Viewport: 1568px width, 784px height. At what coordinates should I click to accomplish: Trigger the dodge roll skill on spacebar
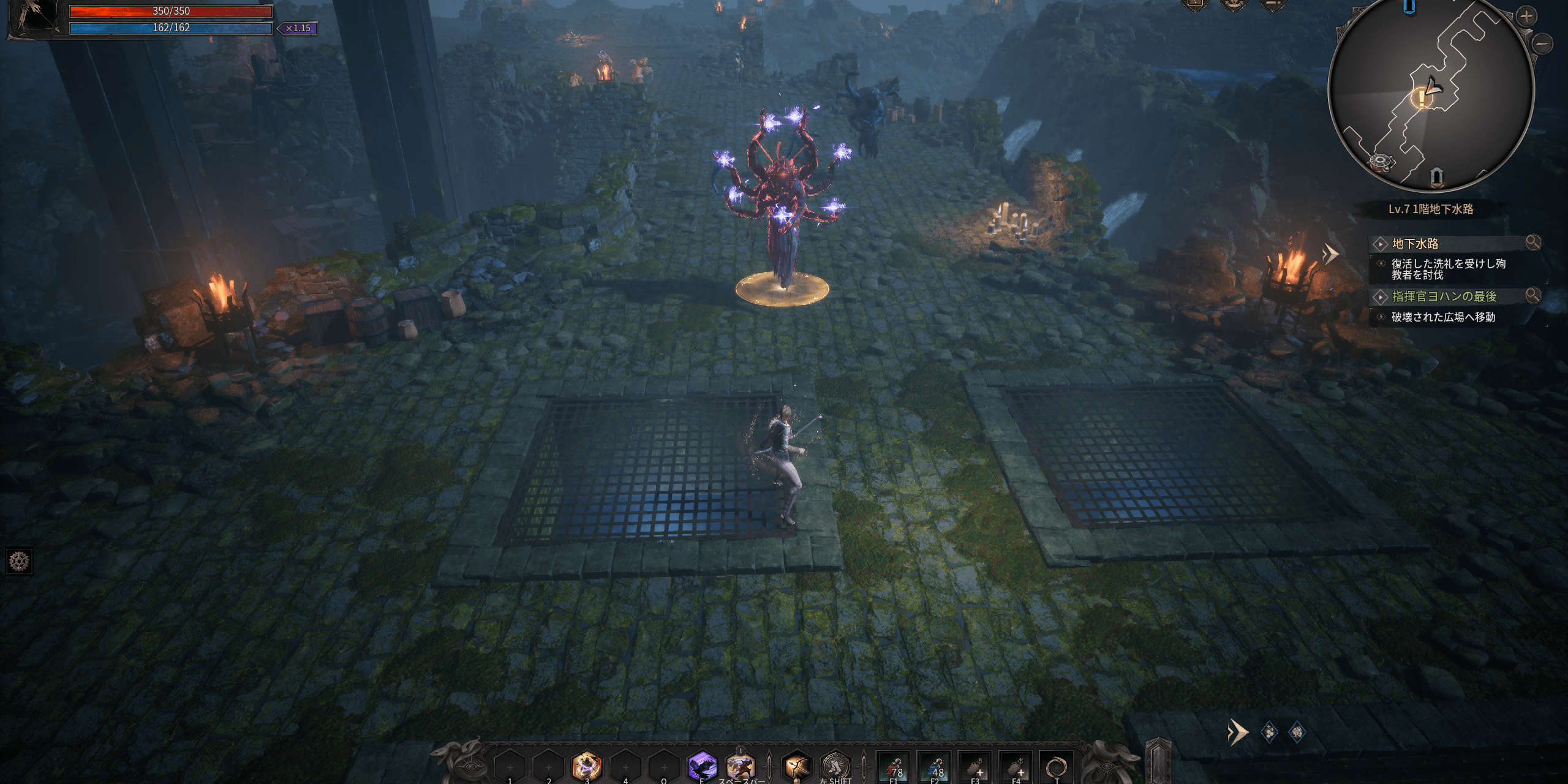[x=741, y=766]
